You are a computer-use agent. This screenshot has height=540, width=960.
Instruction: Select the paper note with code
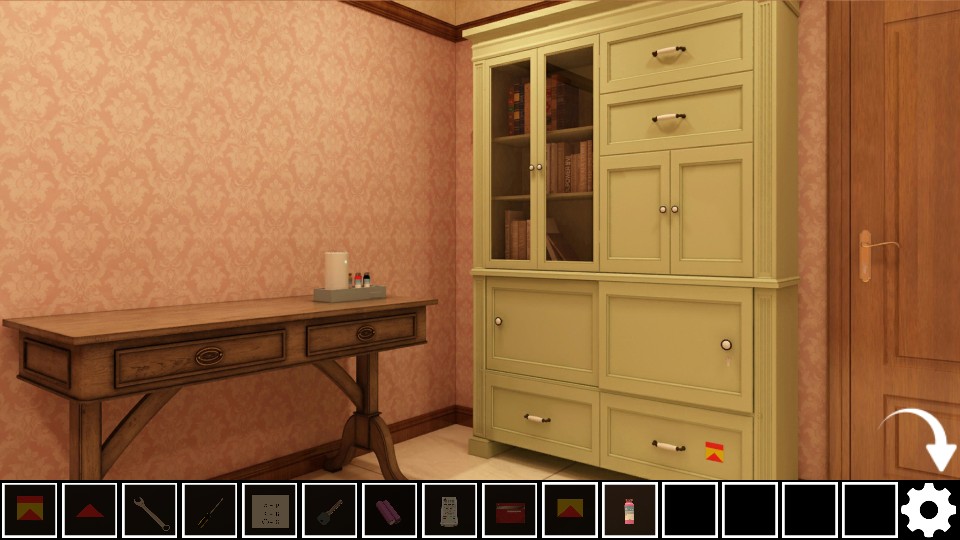coord(270,510)
